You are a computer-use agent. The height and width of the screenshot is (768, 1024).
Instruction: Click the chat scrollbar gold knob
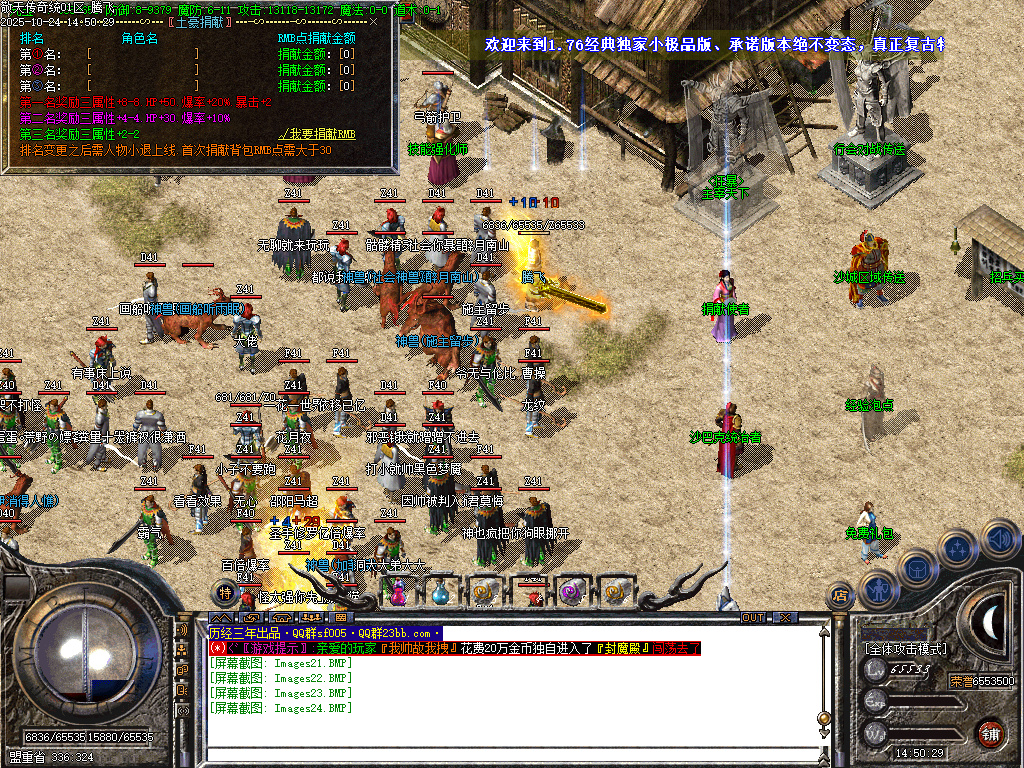824,718
